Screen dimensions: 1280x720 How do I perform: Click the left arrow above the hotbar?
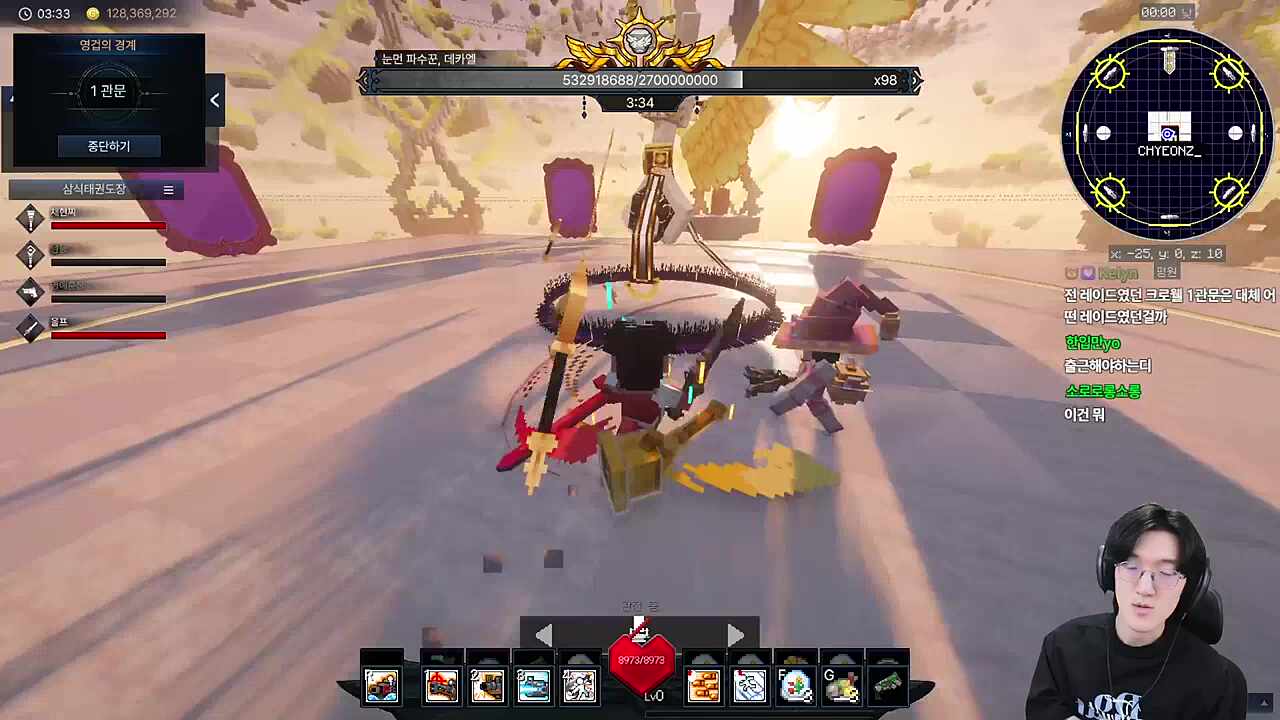(x=543, y=635)
